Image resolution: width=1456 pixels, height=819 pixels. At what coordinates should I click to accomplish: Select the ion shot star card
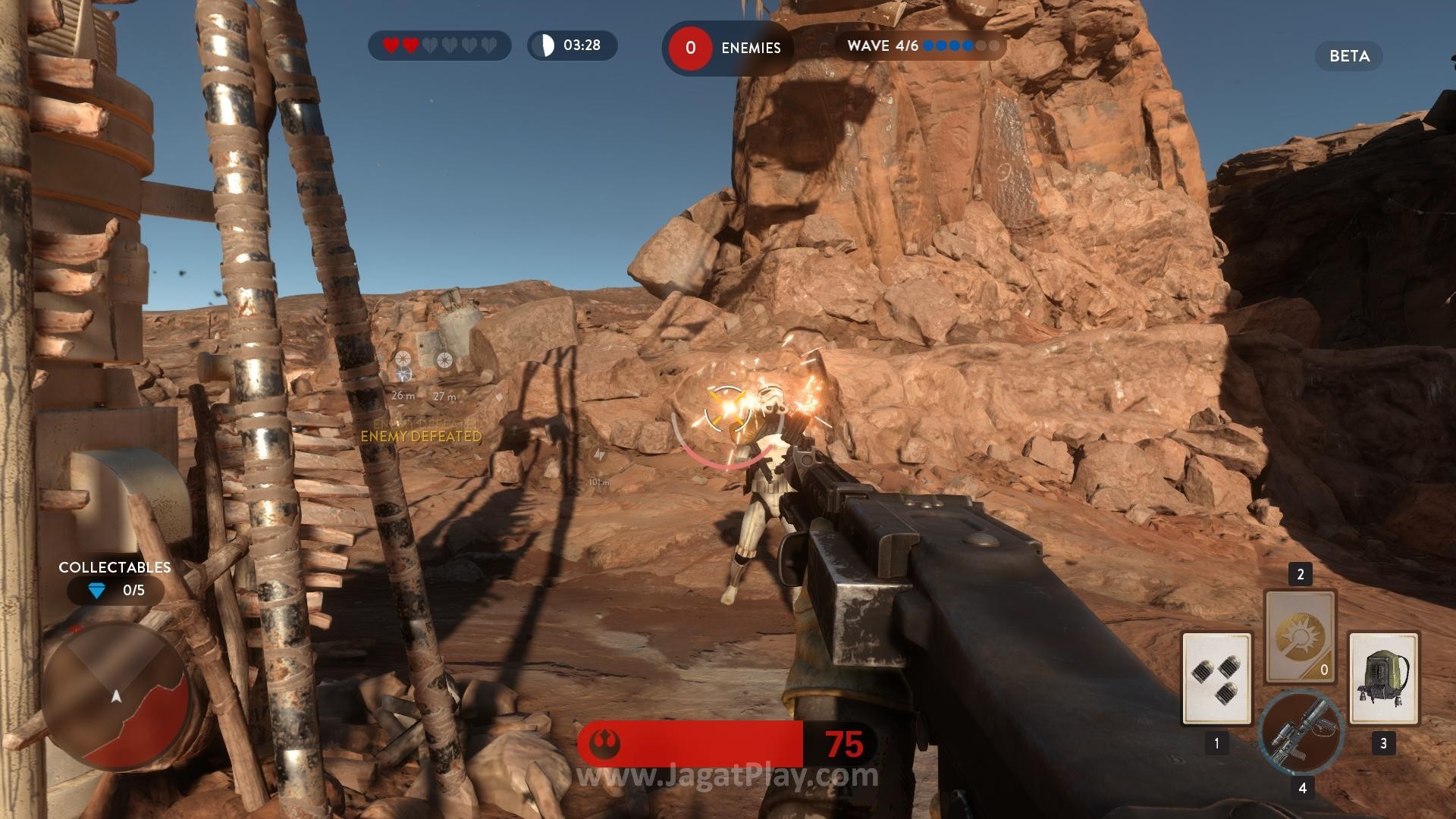[1216, 679]
